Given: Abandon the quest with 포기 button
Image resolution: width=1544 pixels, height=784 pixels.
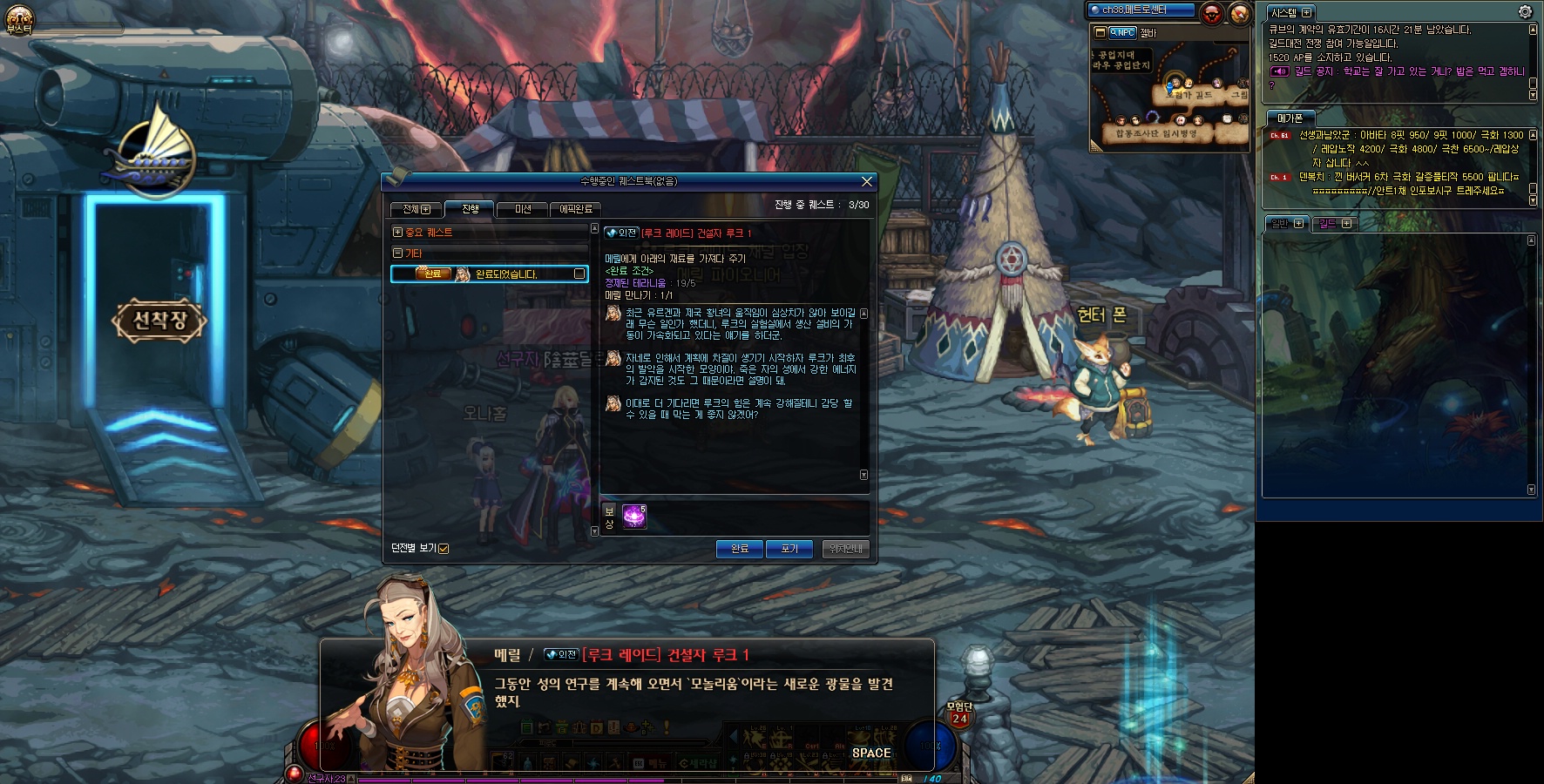Looking at the screenshot, I should [x=789, y=549].
